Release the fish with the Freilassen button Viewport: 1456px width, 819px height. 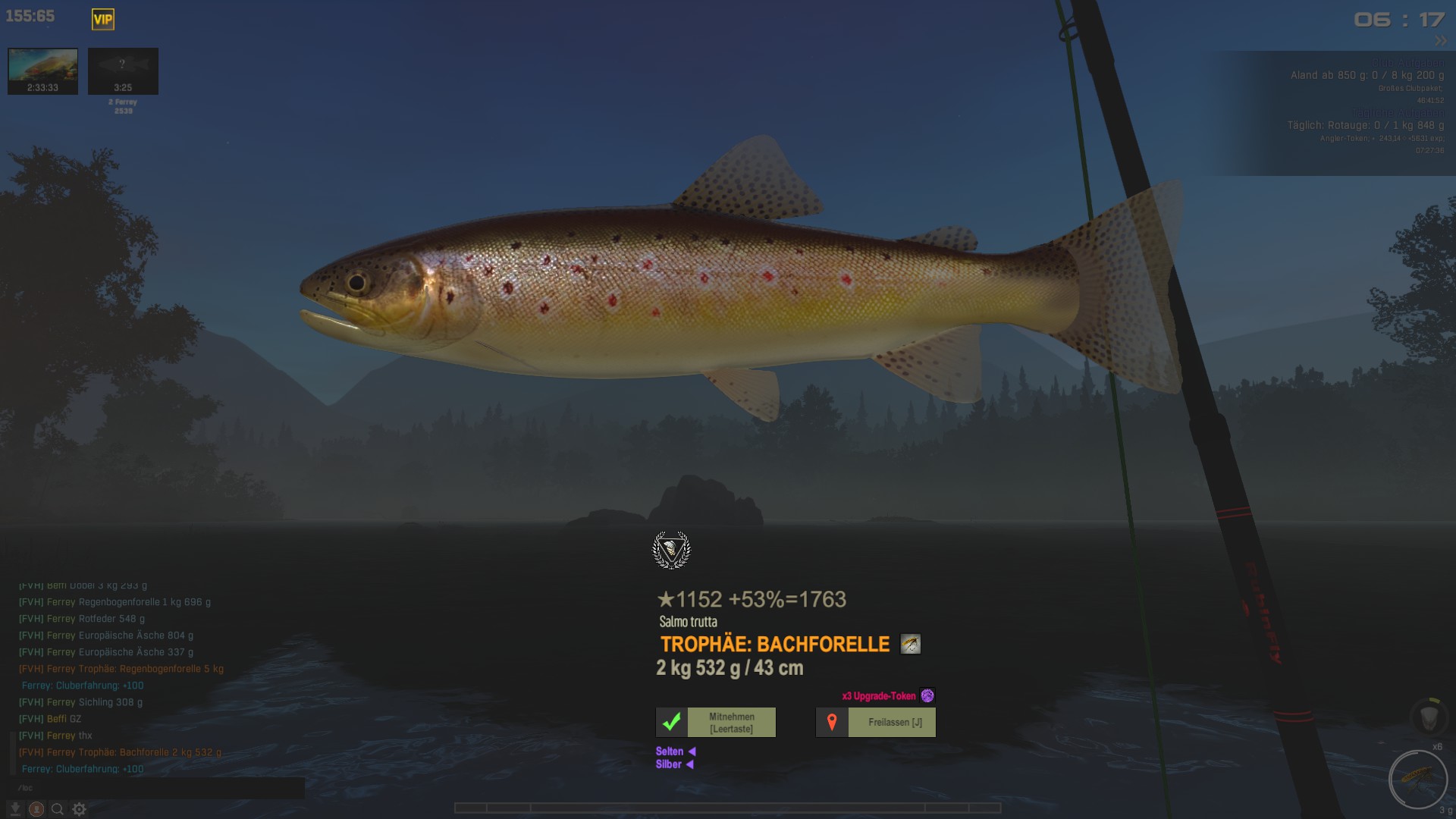click(876, 723)
